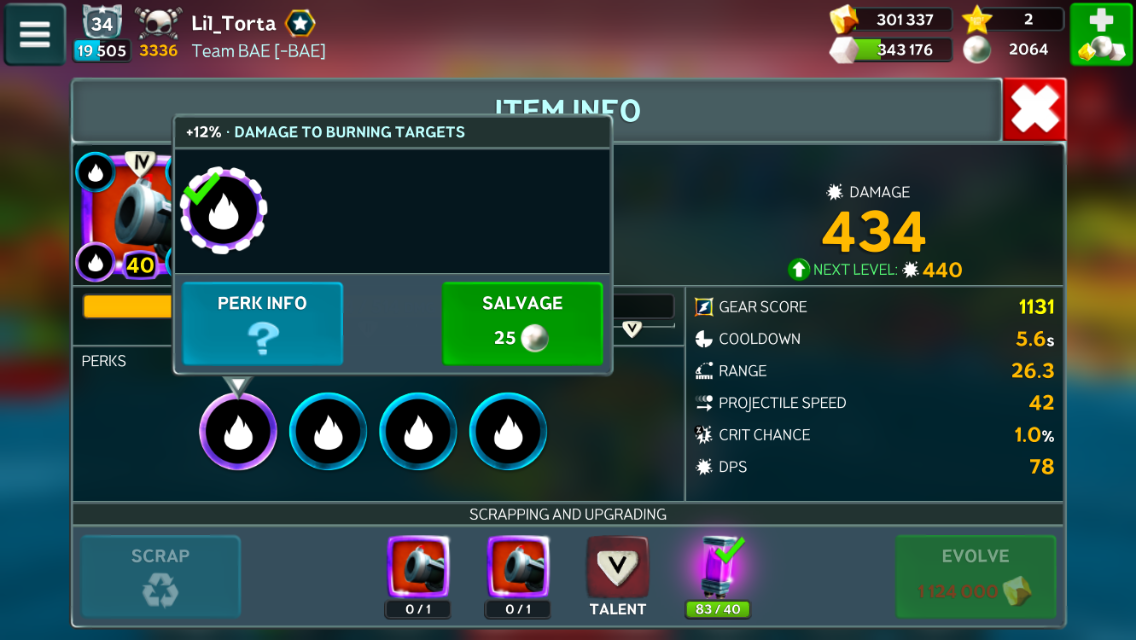Image resolution: width=1136 pixels, height=640 pixels.
Task: Select the purple flame perk slot
Action: click(238, 431)
